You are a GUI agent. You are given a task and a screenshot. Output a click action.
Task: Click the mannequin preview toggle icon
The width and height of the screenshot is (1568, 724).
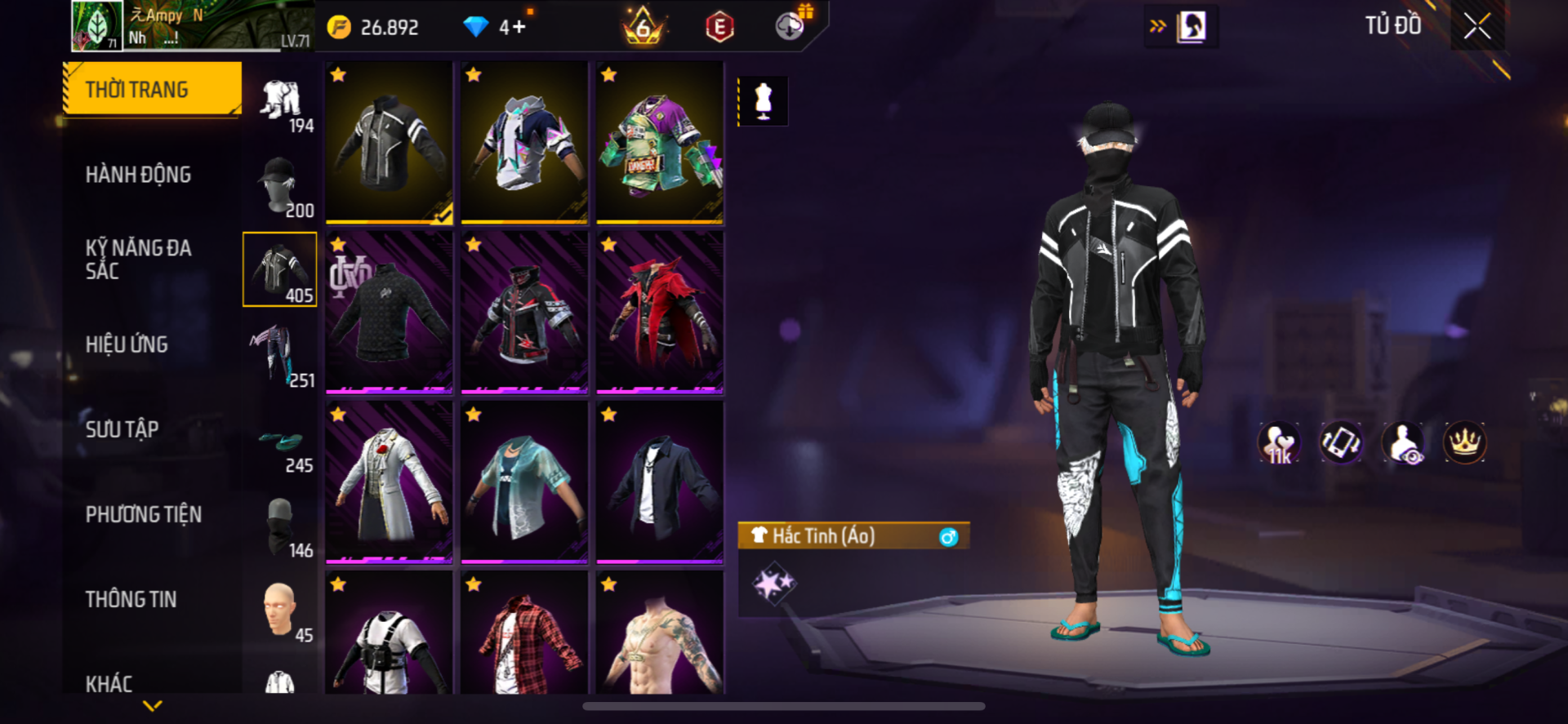[763, 101]
